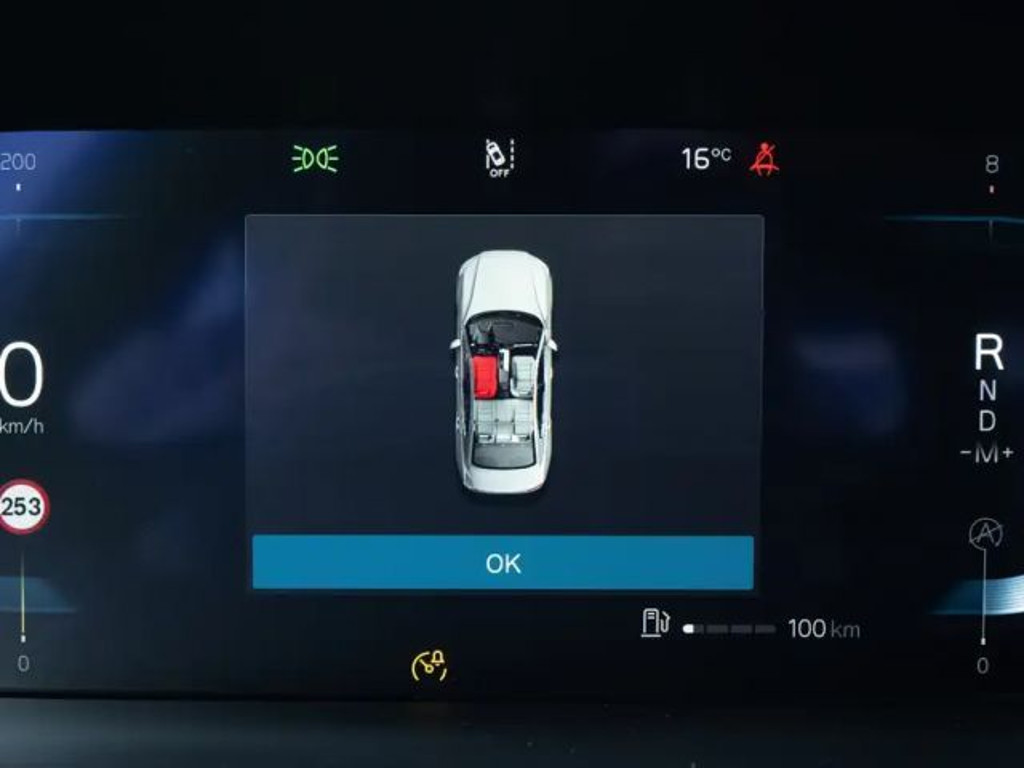Click the green headlight indicator icon

point(315,159)
